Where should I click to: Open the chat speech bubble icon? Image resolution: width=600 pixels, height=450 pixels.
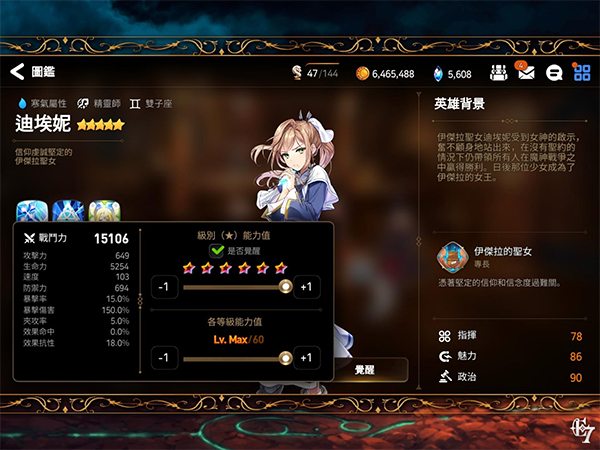point(554,73)
